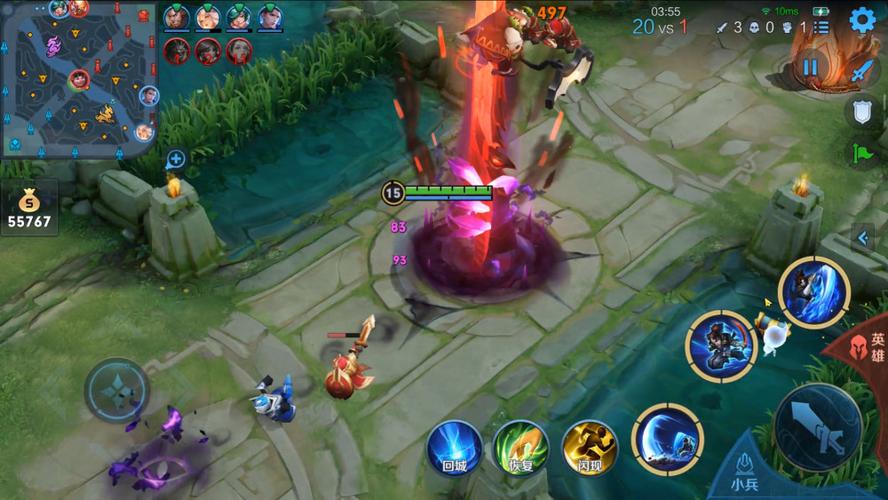Open the settings gear
Viewport: 888px width, 500px height.
(x=862, y=19)
